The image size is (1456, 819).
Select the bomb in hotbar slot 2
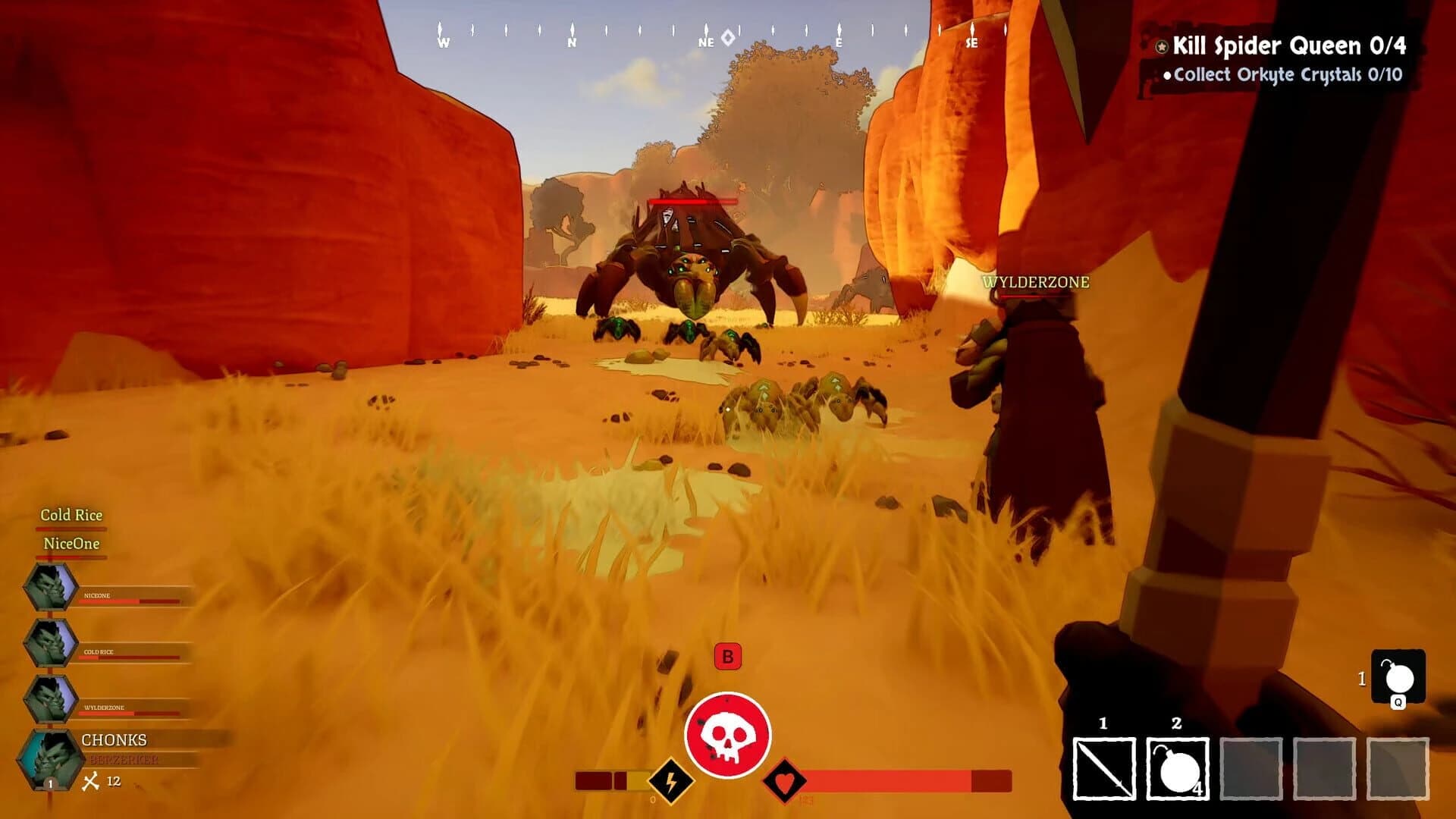[1177, 768]
